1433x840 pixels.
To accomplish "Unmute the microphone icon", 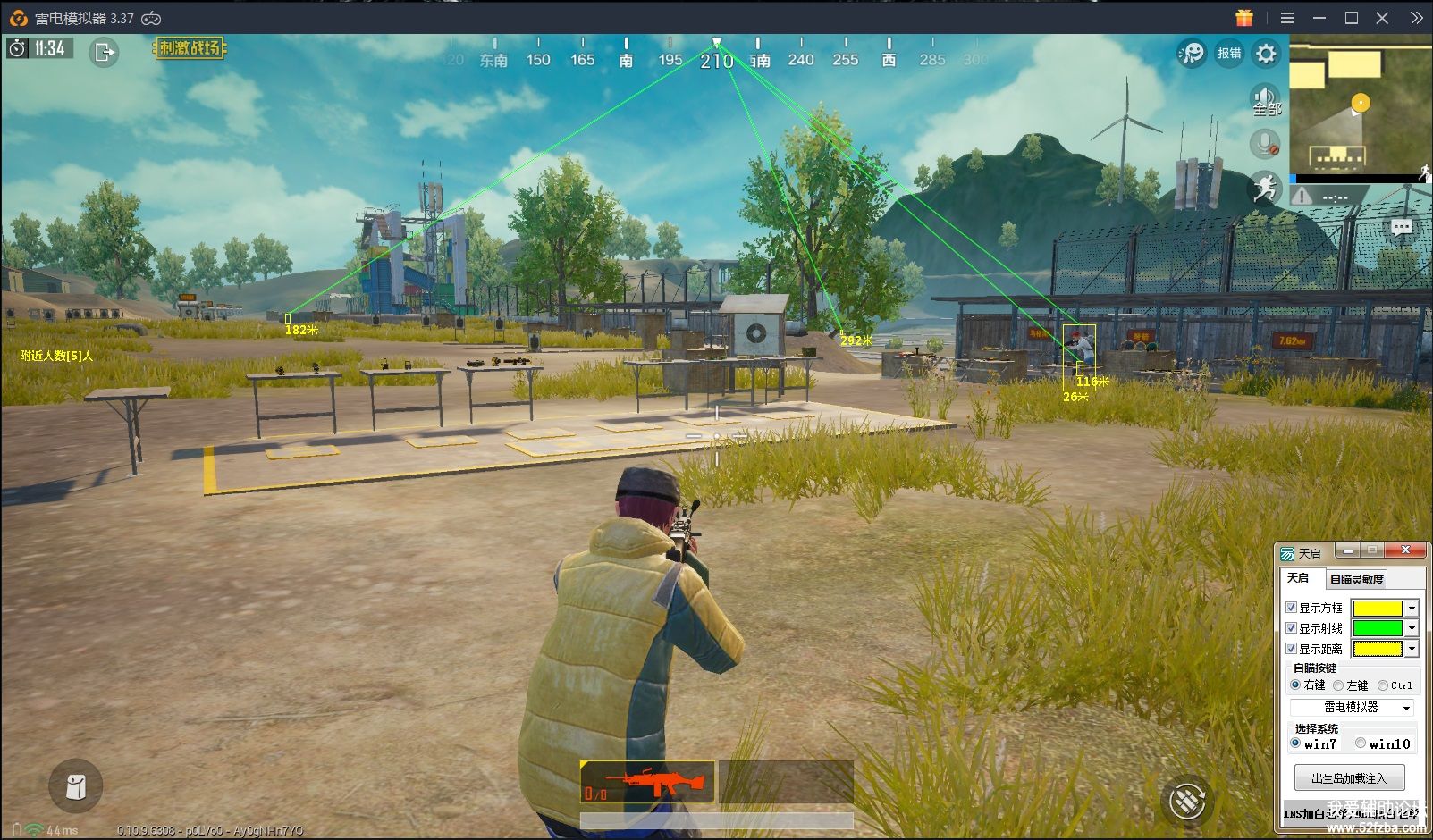I will coord(1265,143).
